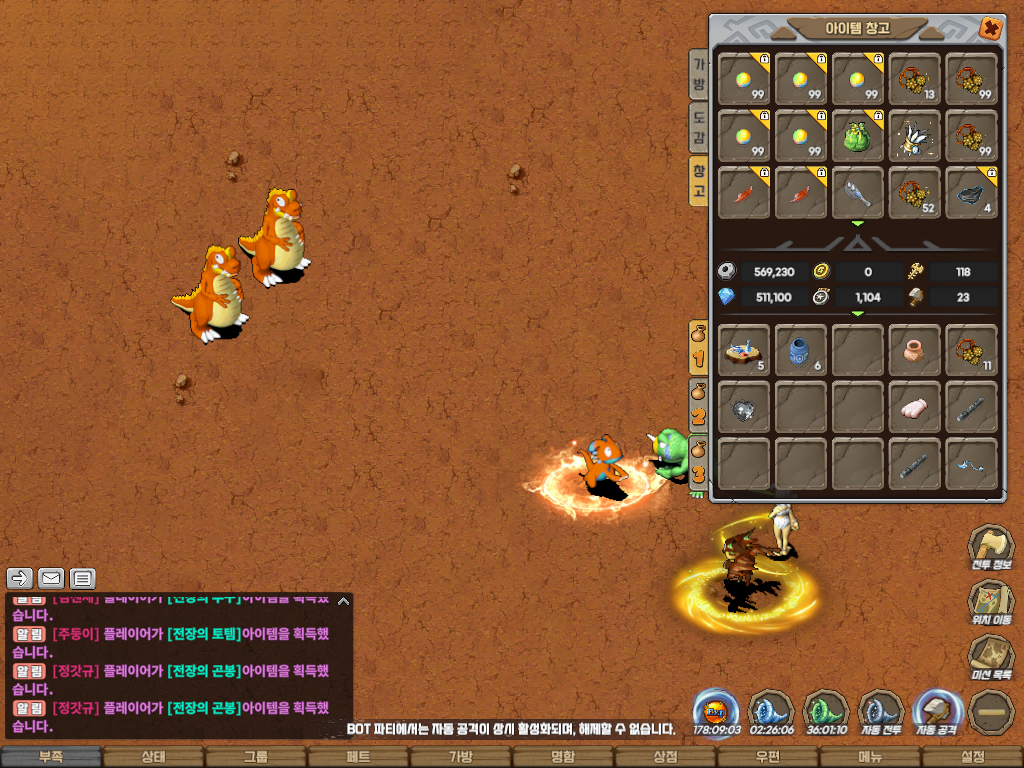1024x768 pixels.
Task: Toggle the 자동 전투 auto battle button
Action: point(881,711)
